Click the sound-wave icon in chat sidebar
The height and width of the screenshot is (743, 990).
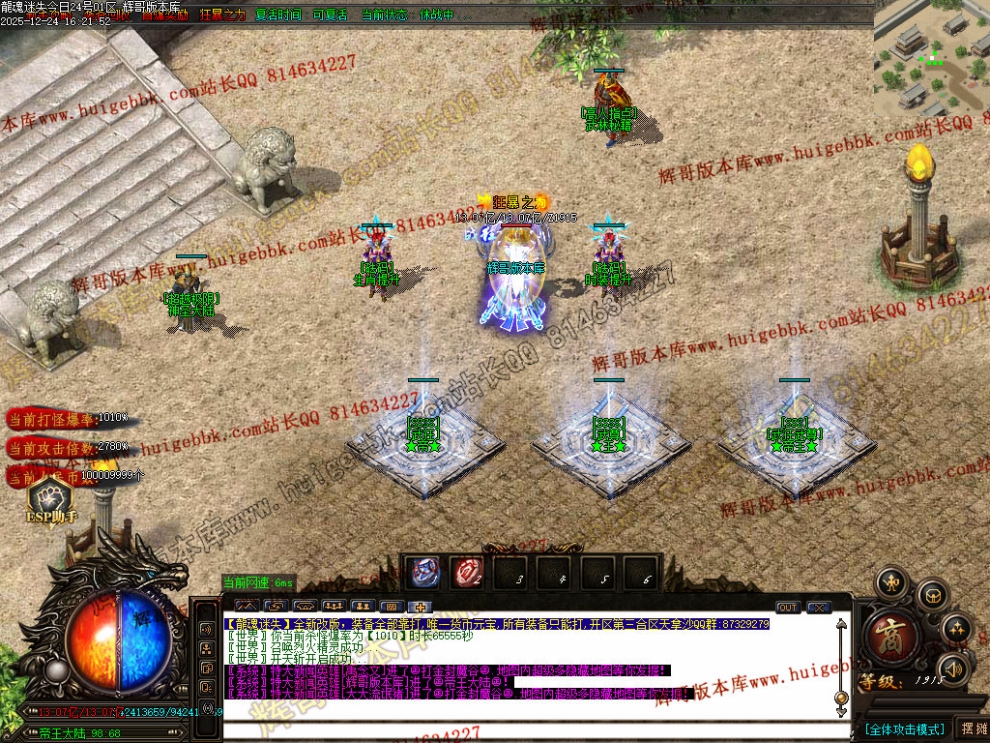tap(206, 629)
